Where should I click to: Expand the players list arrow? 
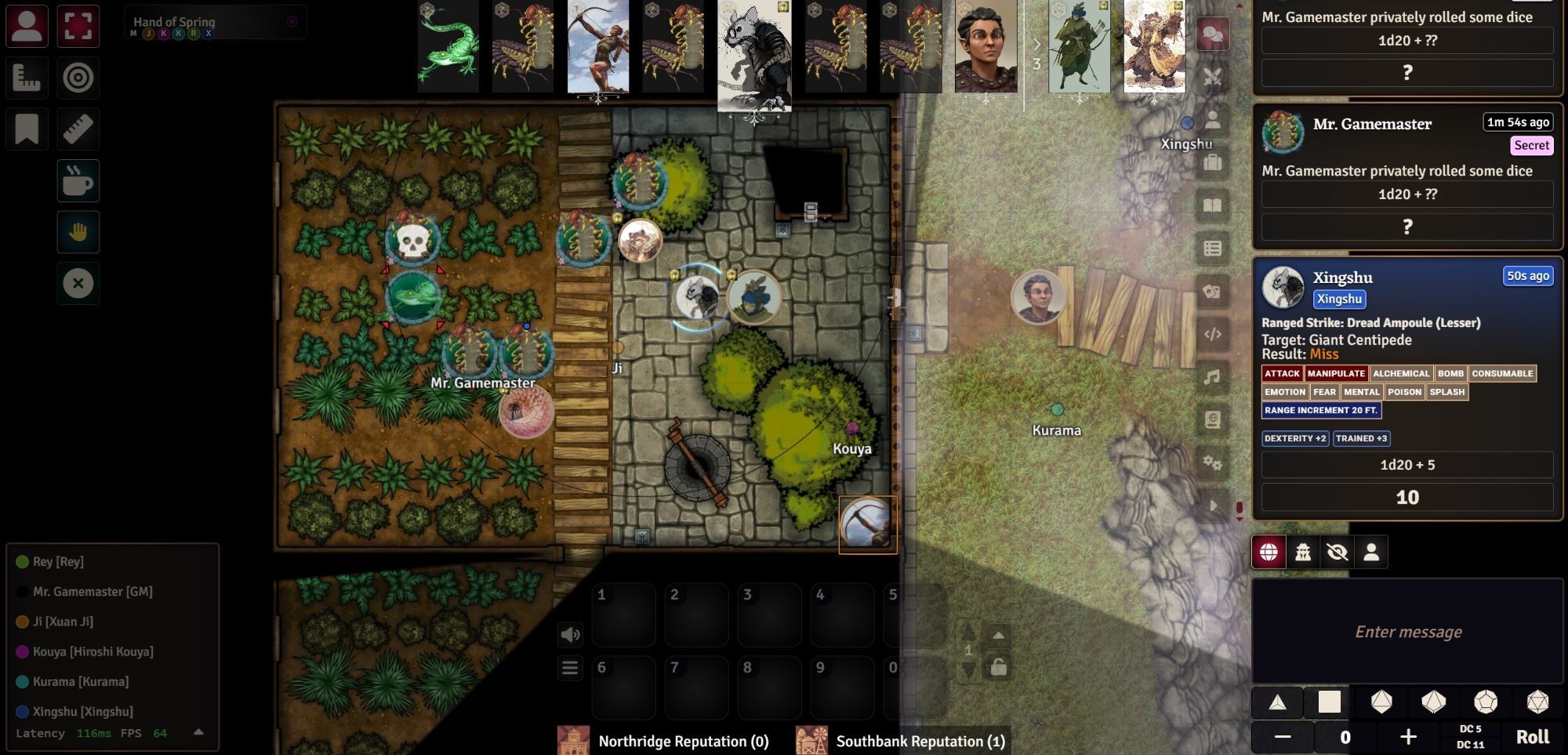coord(198,732)
